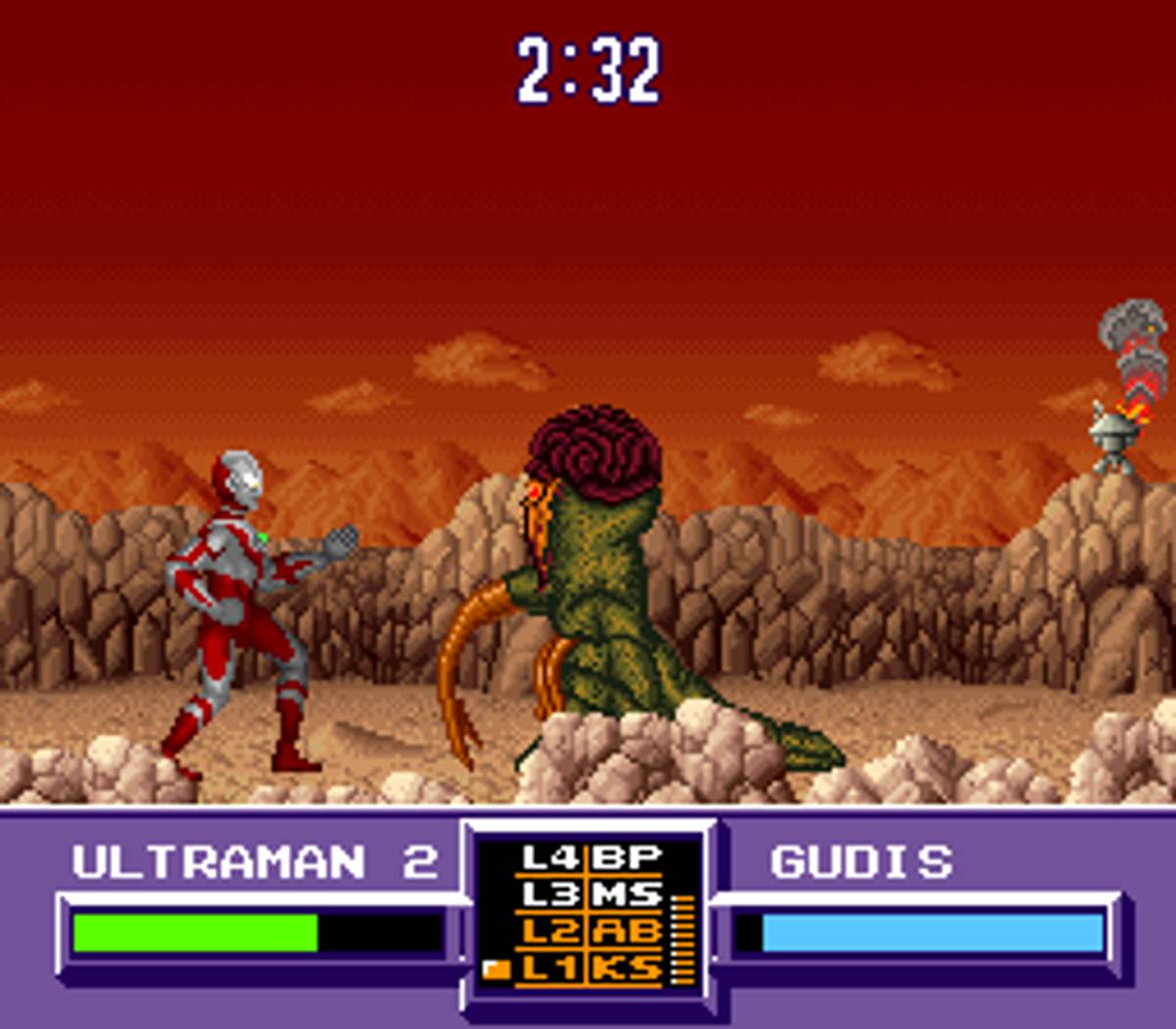The width and height of the screenshot is (1176, 1029).
Task: Activate the L1 KS attack
Action: click(591, 968)
